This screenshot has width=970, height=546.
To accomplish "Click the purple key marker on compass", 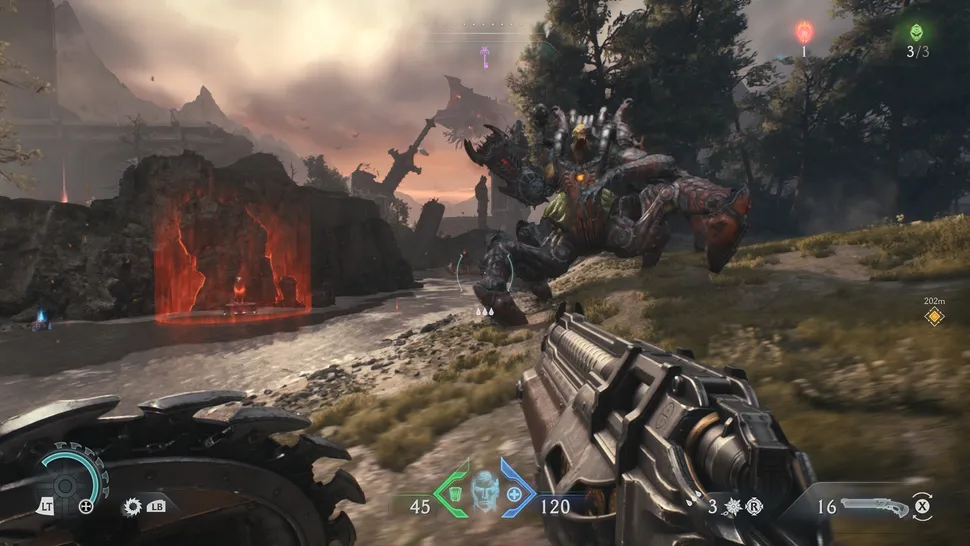I will coord(485,55).
